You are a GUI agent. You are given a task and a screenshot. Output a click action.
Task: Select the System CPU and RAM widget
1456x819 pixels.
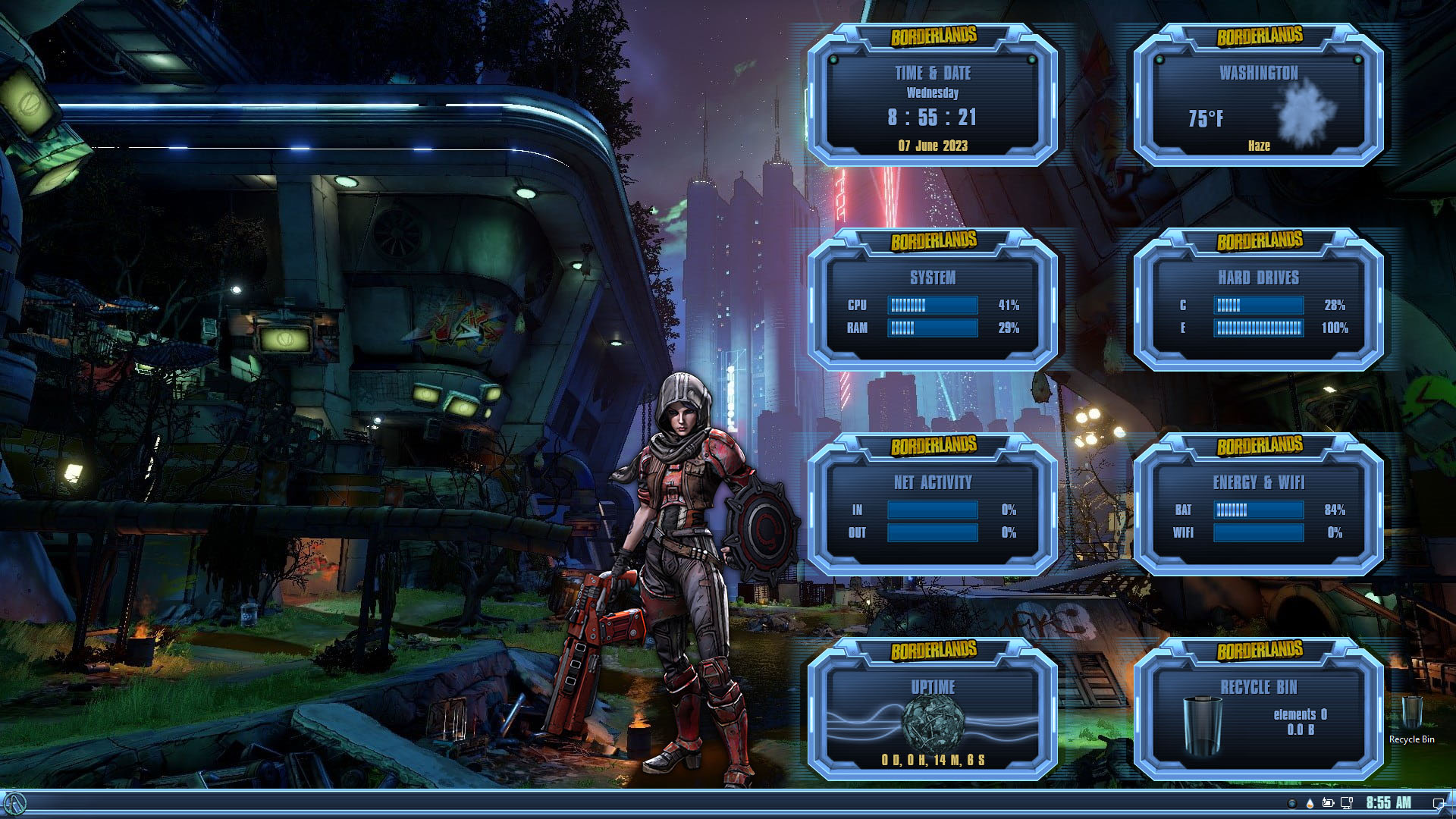[x=932, y=311]
